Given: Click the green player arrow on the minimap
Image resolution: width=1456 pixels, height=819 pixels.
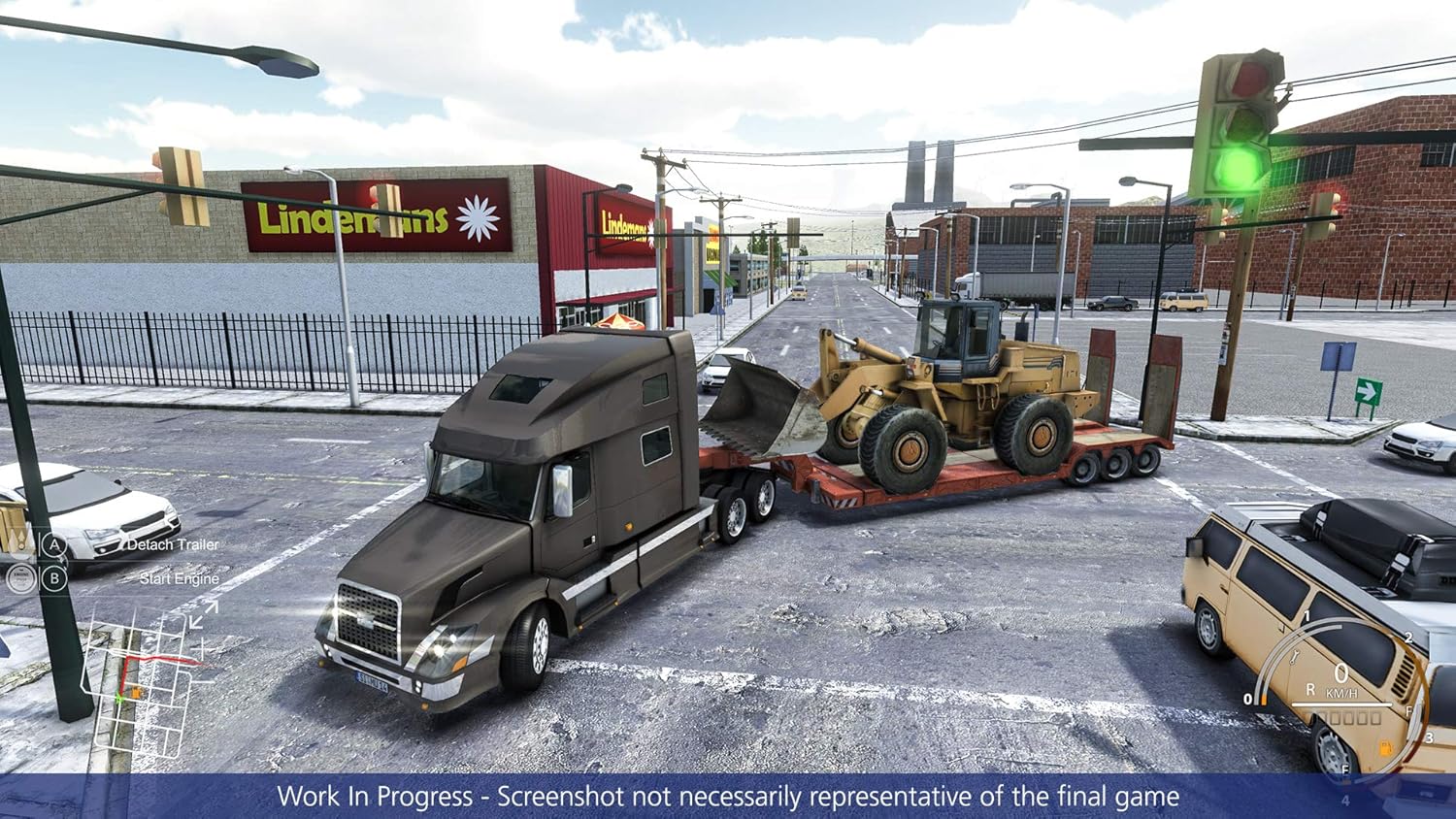Looking at the screenshot, I should point(119,698).
